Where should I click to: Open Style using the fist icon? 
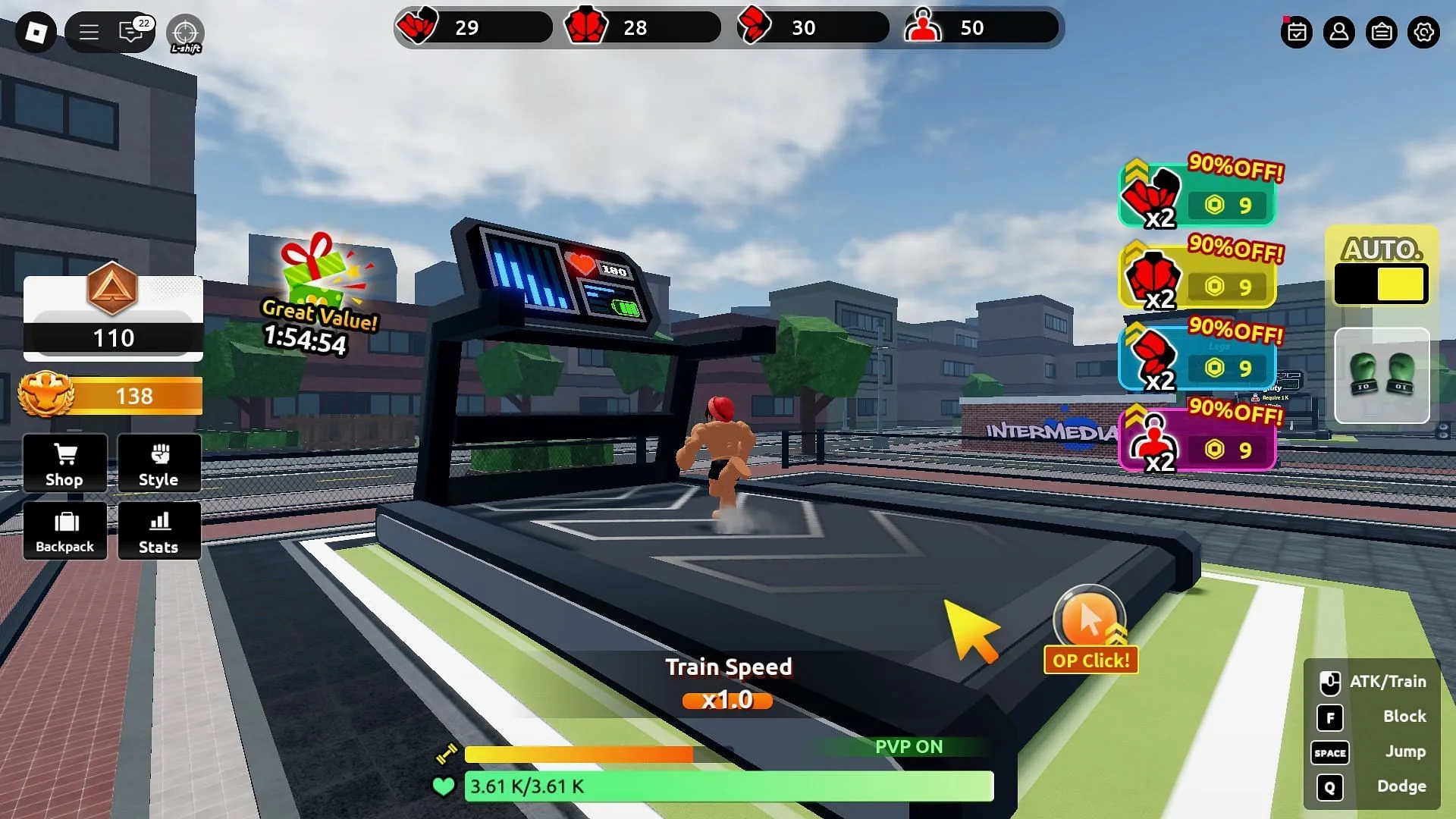(x=158, y=463)
